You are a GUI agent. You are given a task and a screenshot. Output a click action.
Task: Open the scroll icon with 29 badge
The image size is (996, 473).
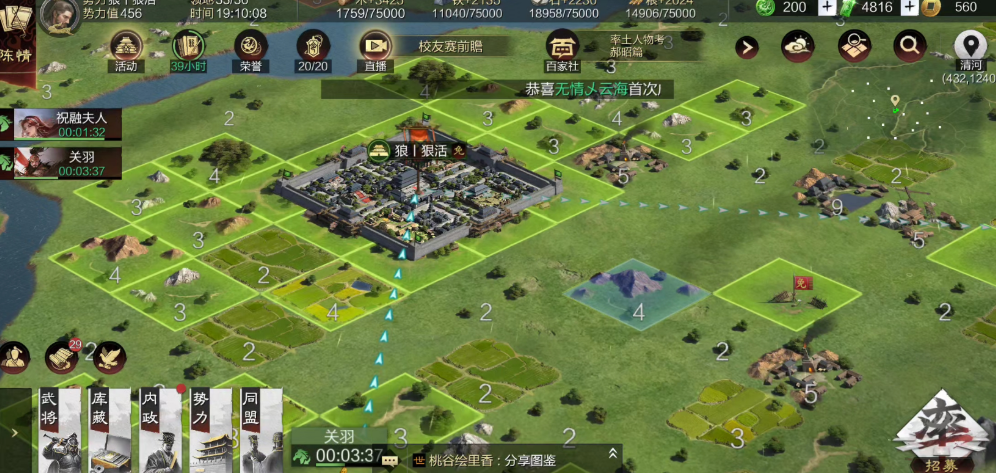tap(62, 356)
